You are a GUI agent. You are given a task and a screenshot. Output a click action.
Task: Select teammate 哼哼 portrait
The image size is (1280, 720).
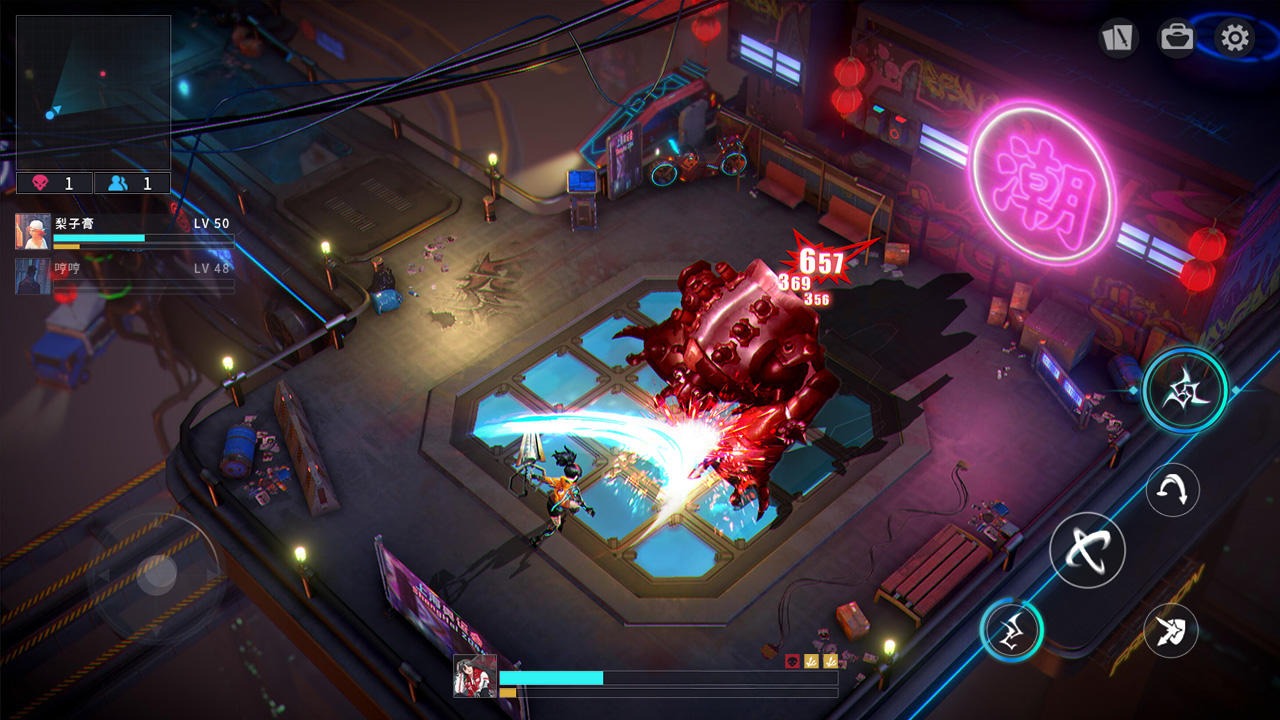click(33, 276)
